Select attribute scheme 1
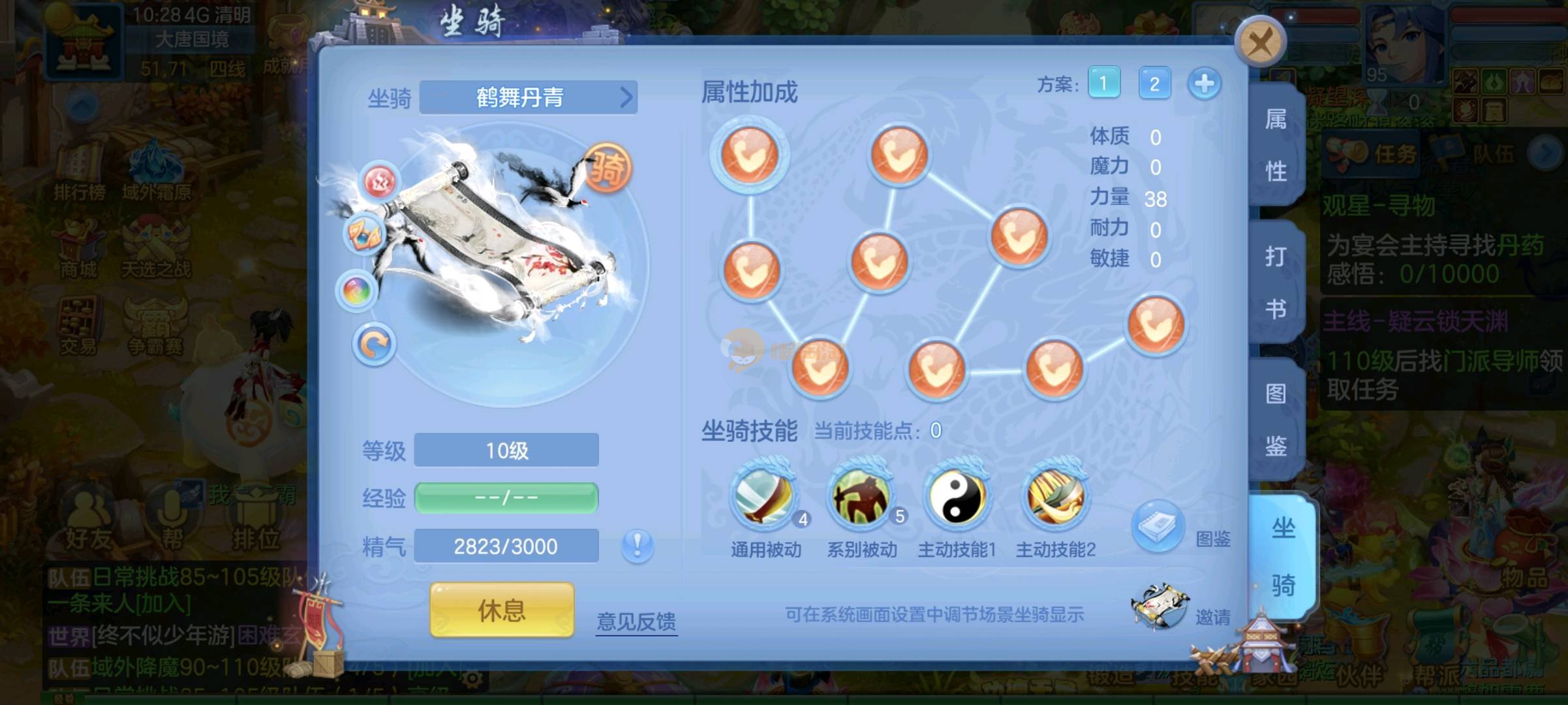This screenshot has width=1568, height=705. [1103, 84]
